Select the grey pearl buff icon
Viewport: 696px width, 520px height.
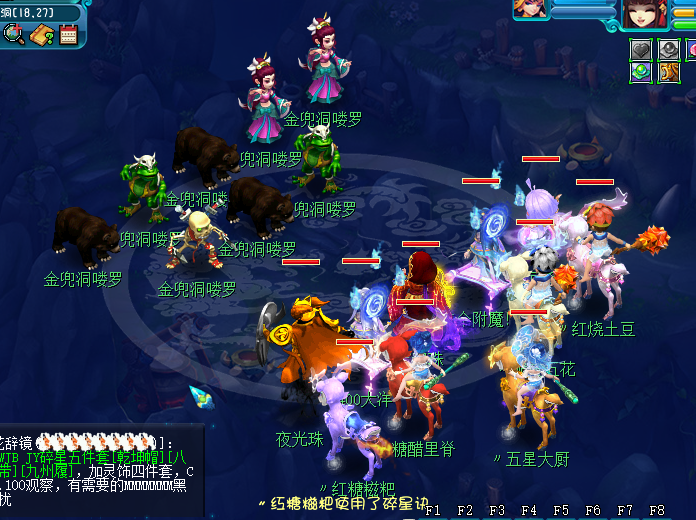tap(669, 49)
